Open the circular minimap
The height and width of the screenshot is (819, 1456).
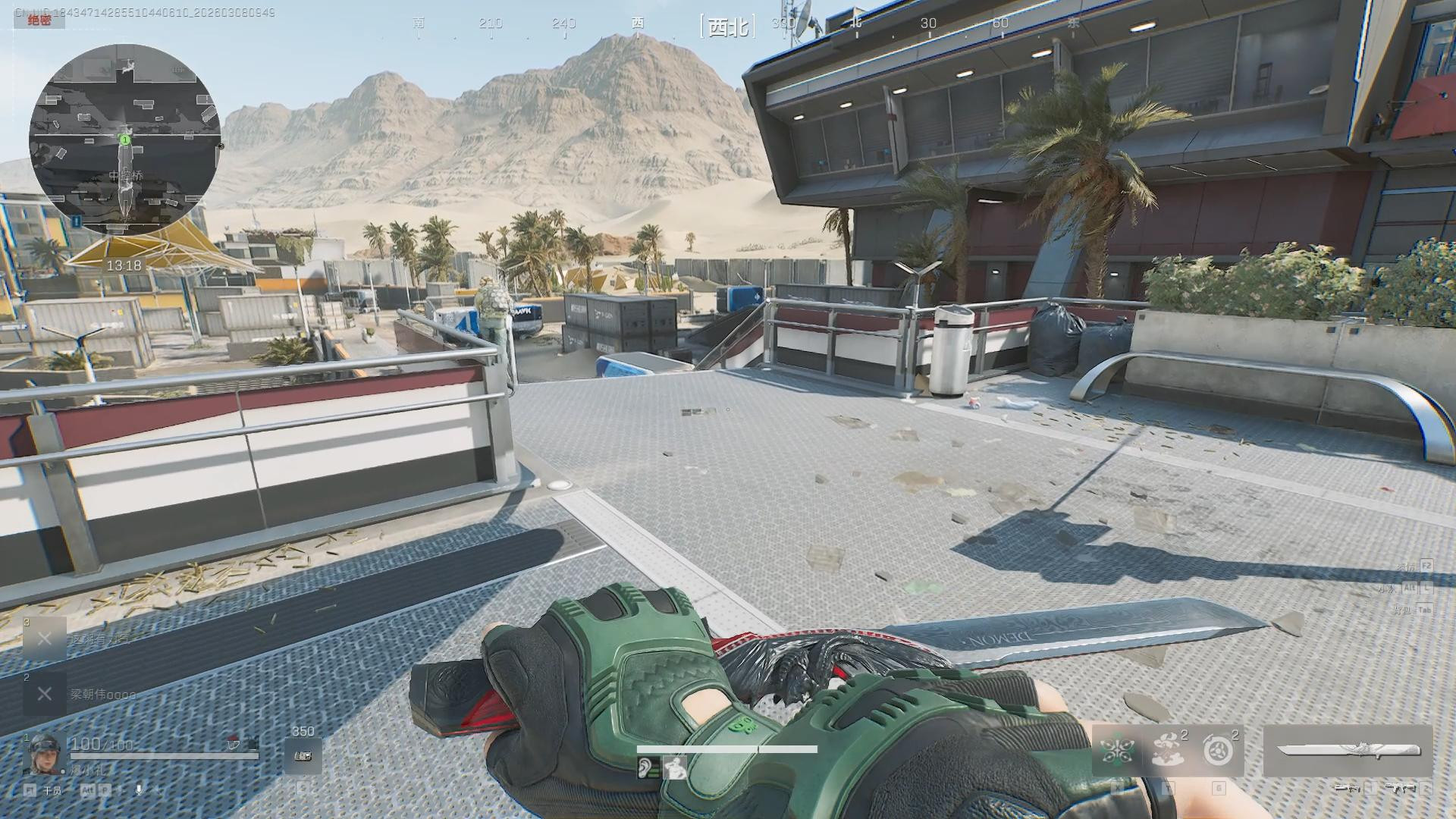pos(125,140)
